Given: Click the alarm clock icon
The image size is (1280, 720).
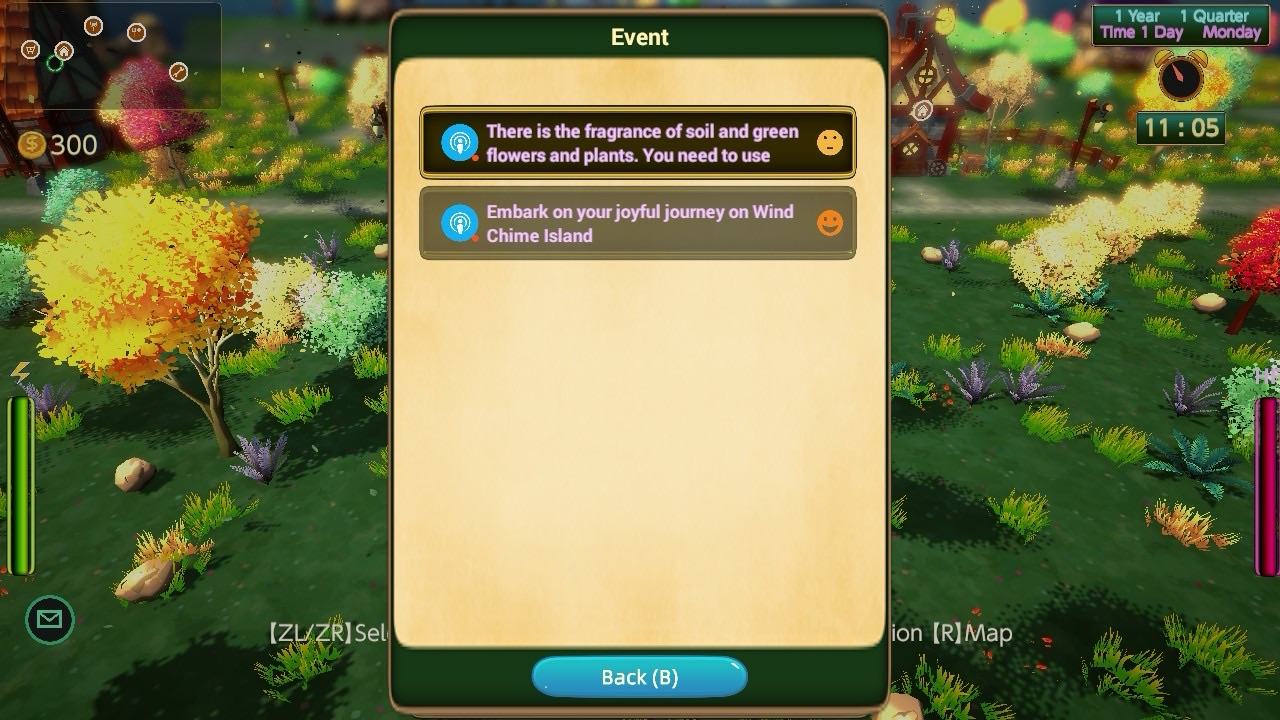Looking at the screenshot, I should point(1180,76).
